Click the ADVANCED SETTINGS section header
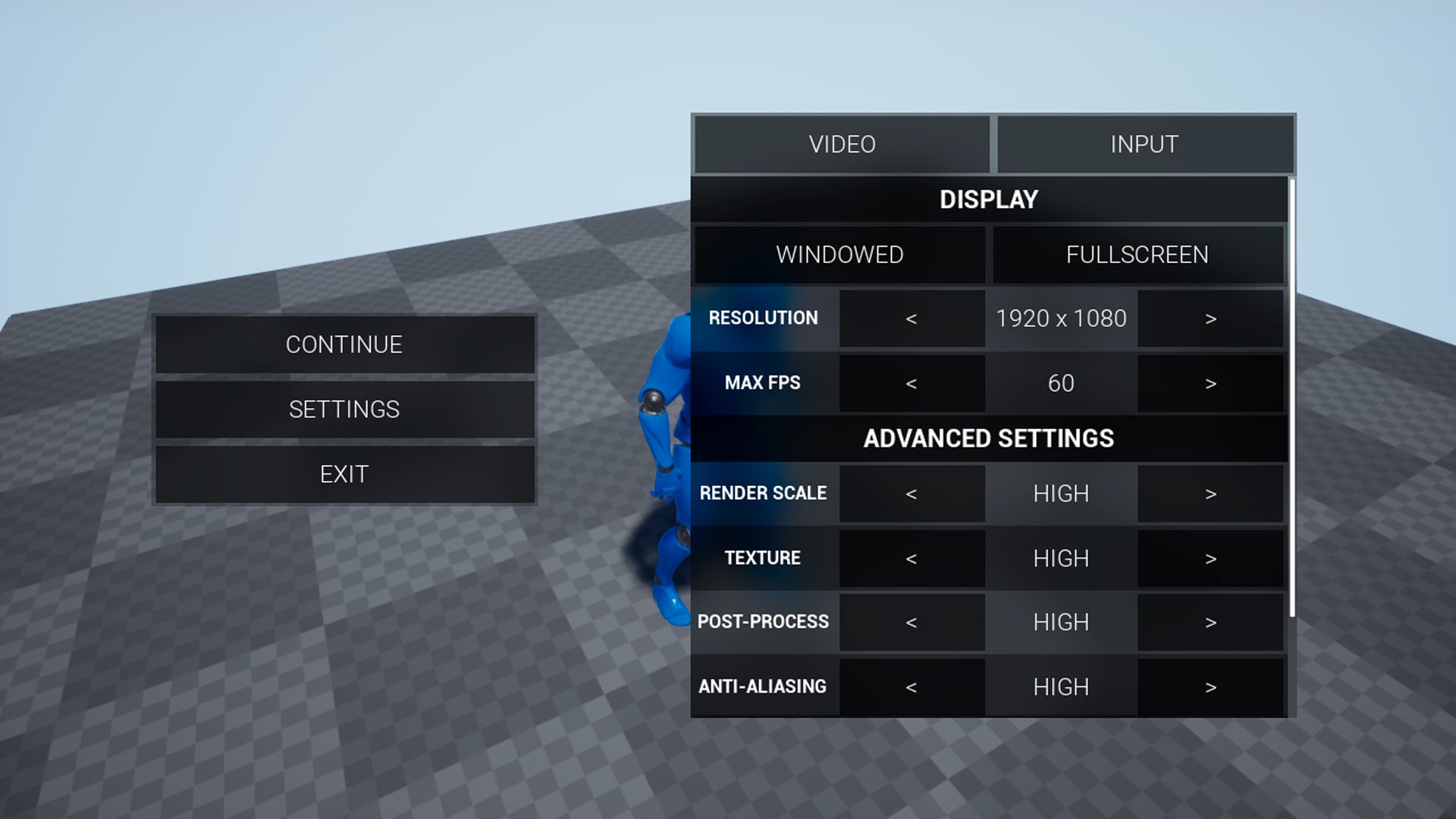 [x=990, y=438]
